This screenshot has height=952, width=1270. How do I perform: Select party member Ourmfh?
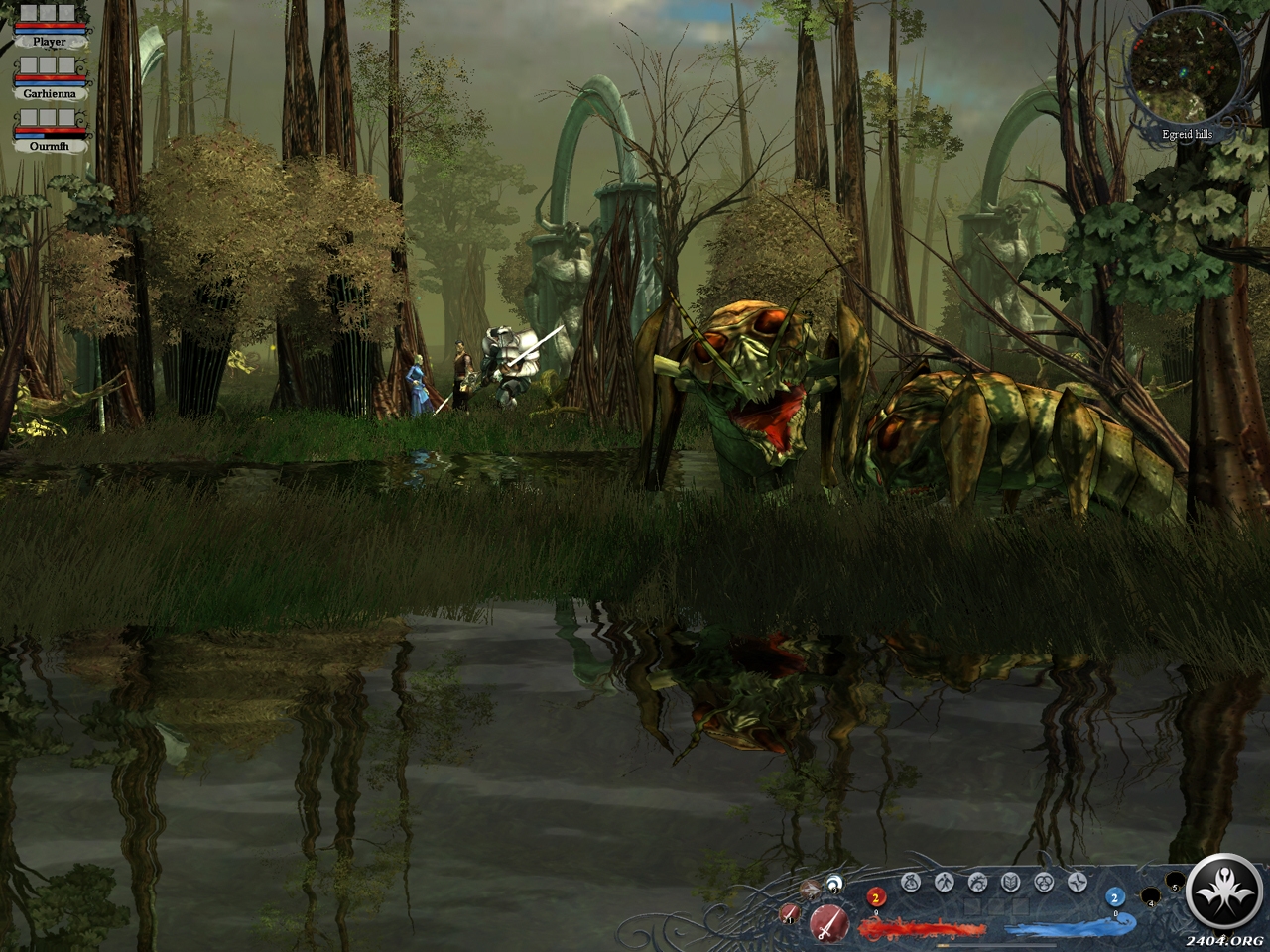(49, 145)
